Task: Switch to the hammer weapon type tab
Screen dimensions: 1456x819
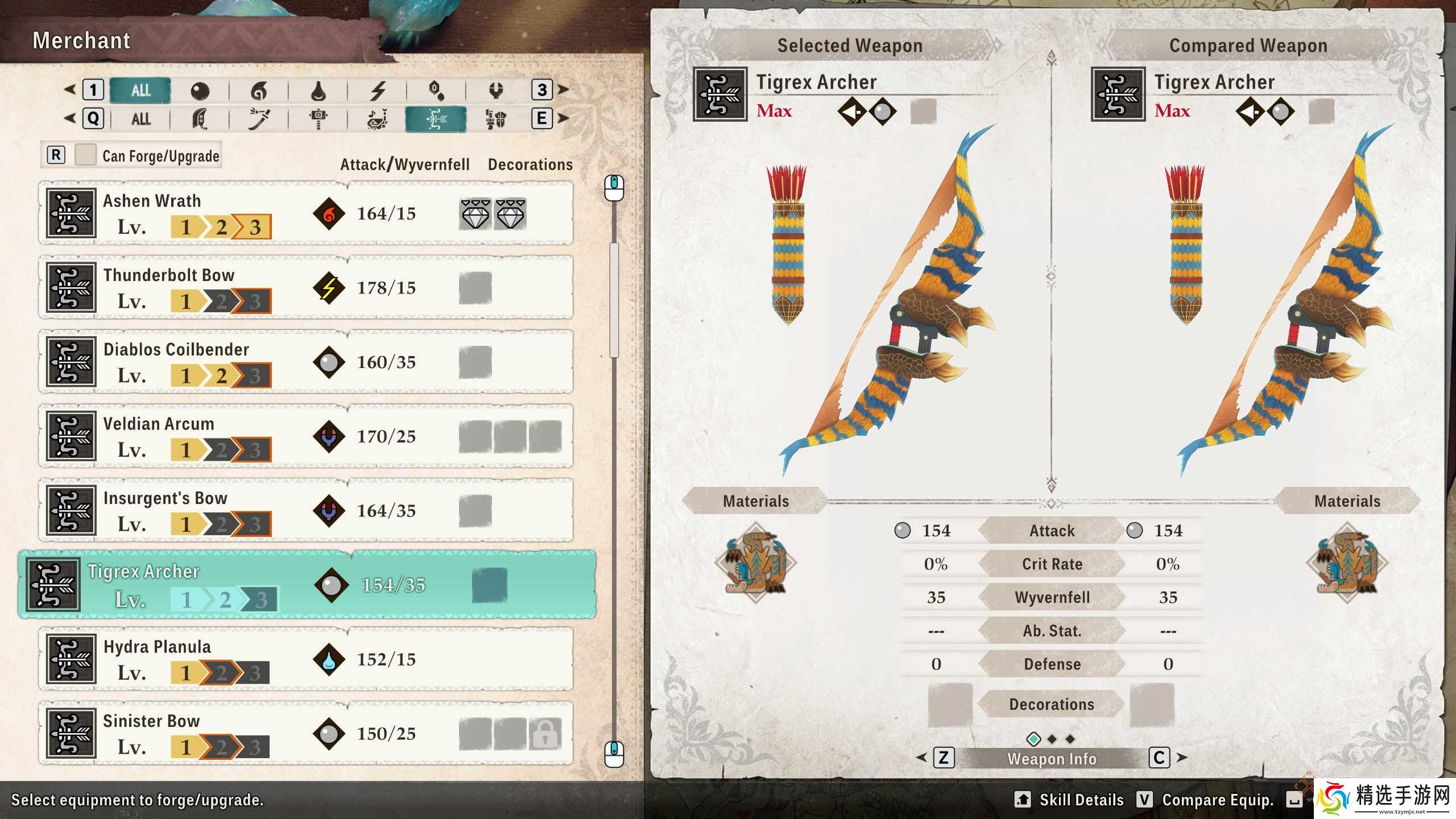Action: click(x=318, y=119)
